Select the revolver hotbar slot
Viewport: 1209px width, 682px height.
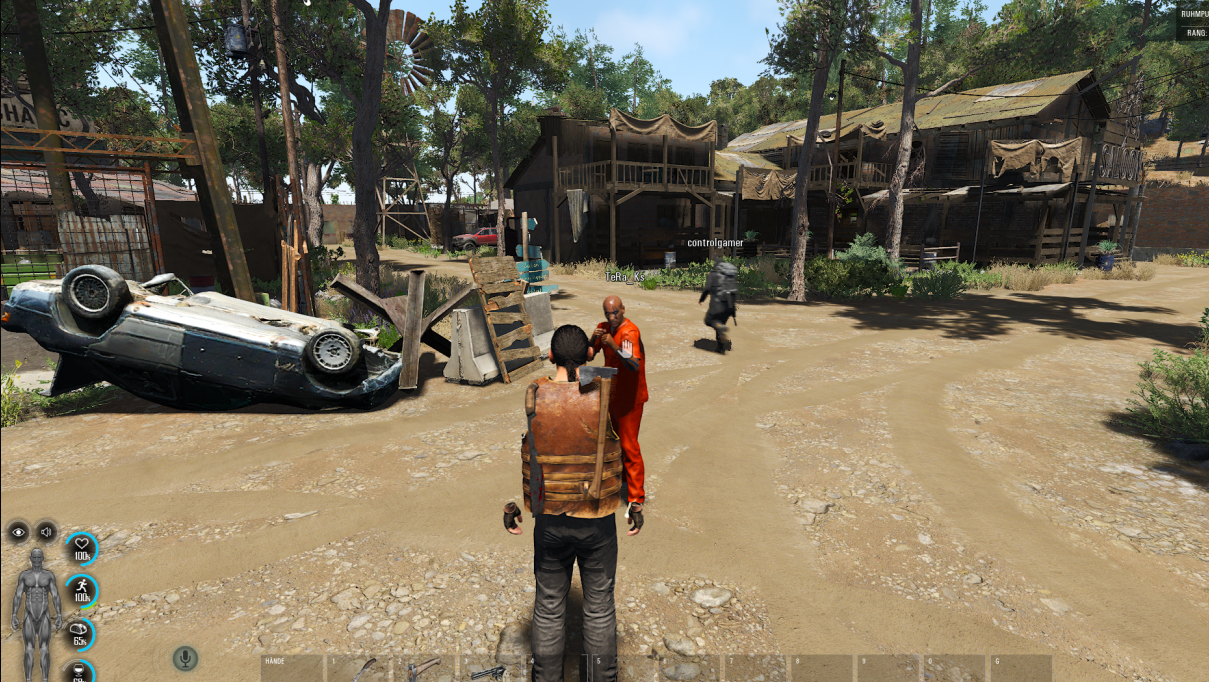click(x=489, y=669)
